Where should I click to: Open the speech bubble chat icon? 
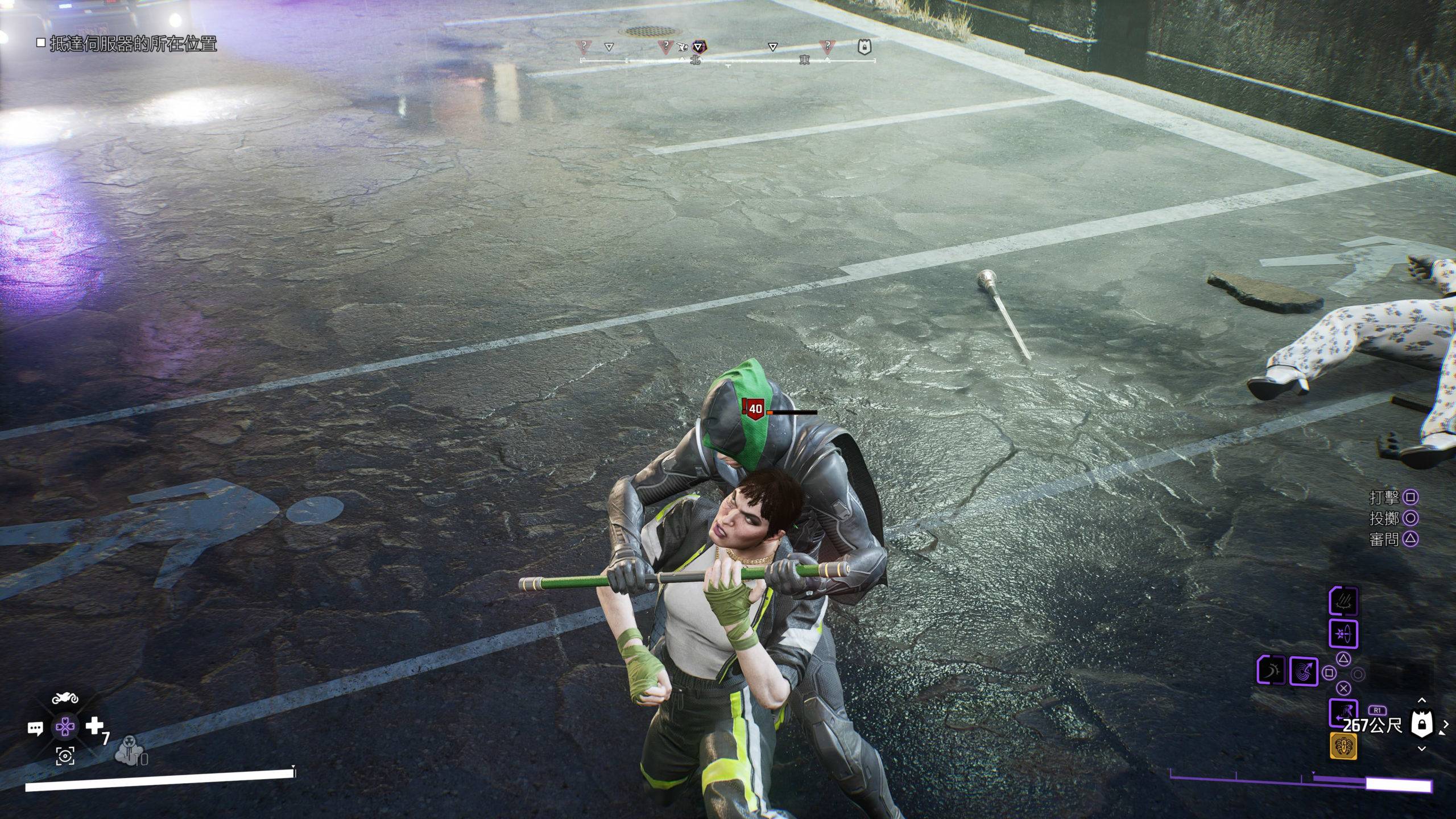click(x=35, y=728)
